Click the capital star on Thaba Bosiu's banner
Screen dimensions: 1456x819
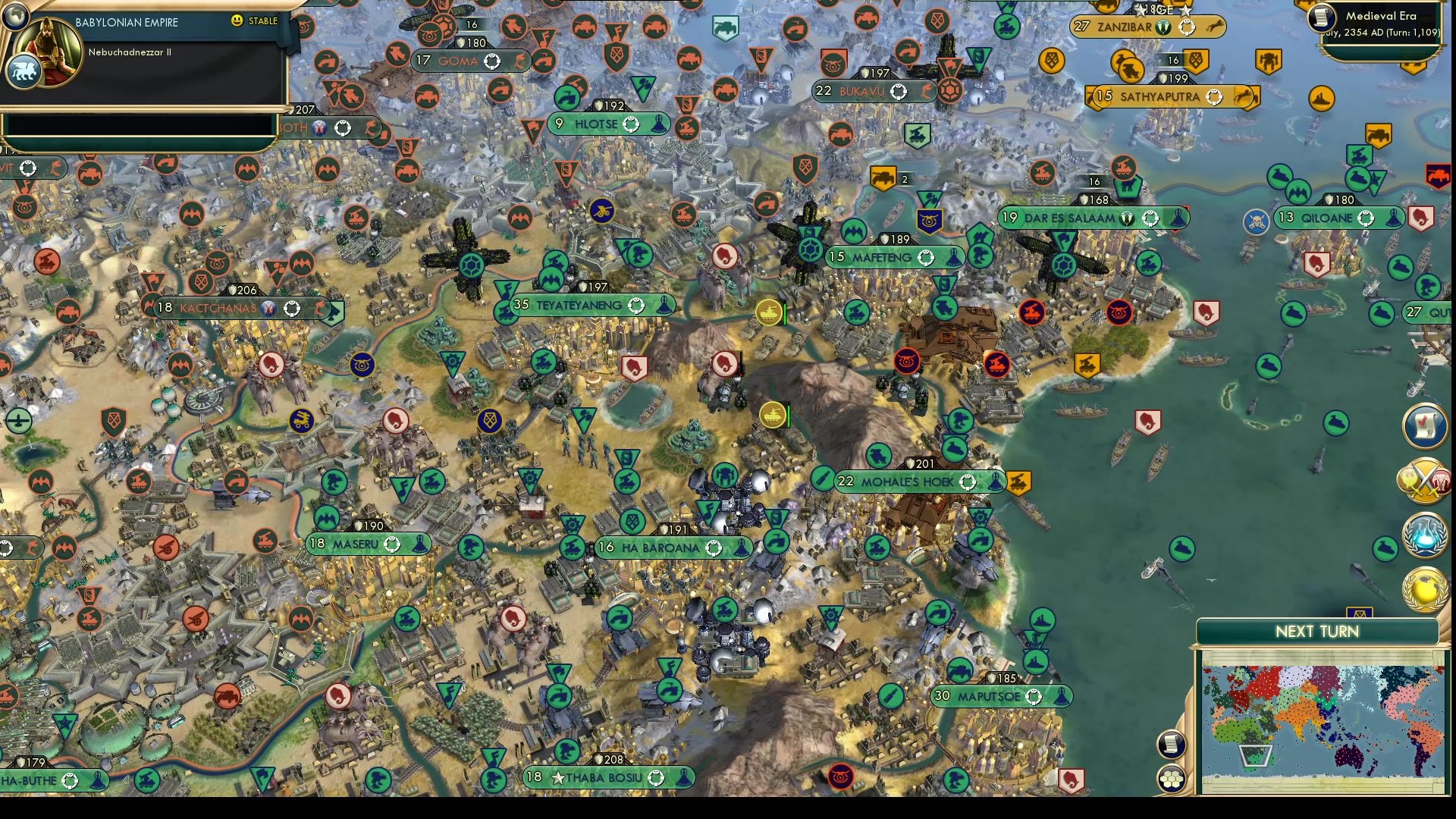click(x=559, y=776)
